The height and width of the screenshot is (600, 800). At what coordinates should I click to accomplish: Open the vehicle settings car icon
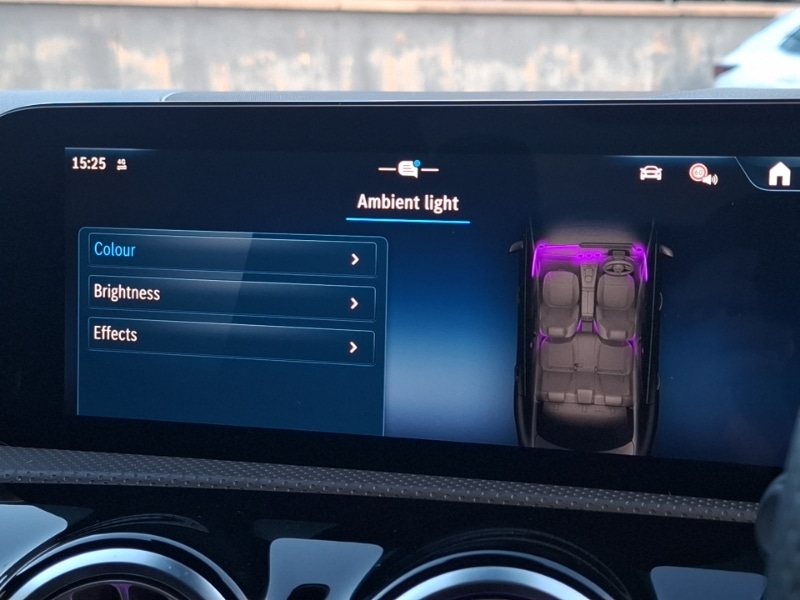(x=651, y=173)
